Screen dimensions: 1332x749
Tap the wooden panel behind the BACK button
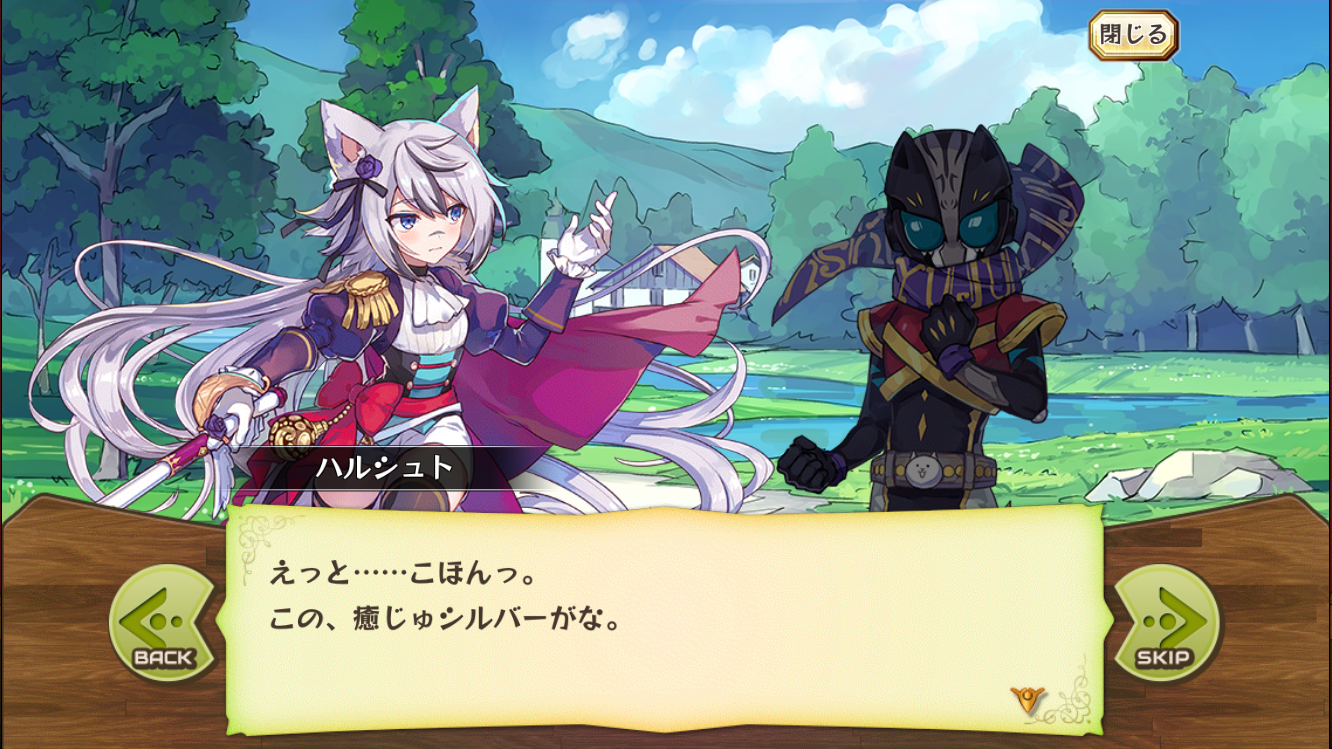pos(60,618)
